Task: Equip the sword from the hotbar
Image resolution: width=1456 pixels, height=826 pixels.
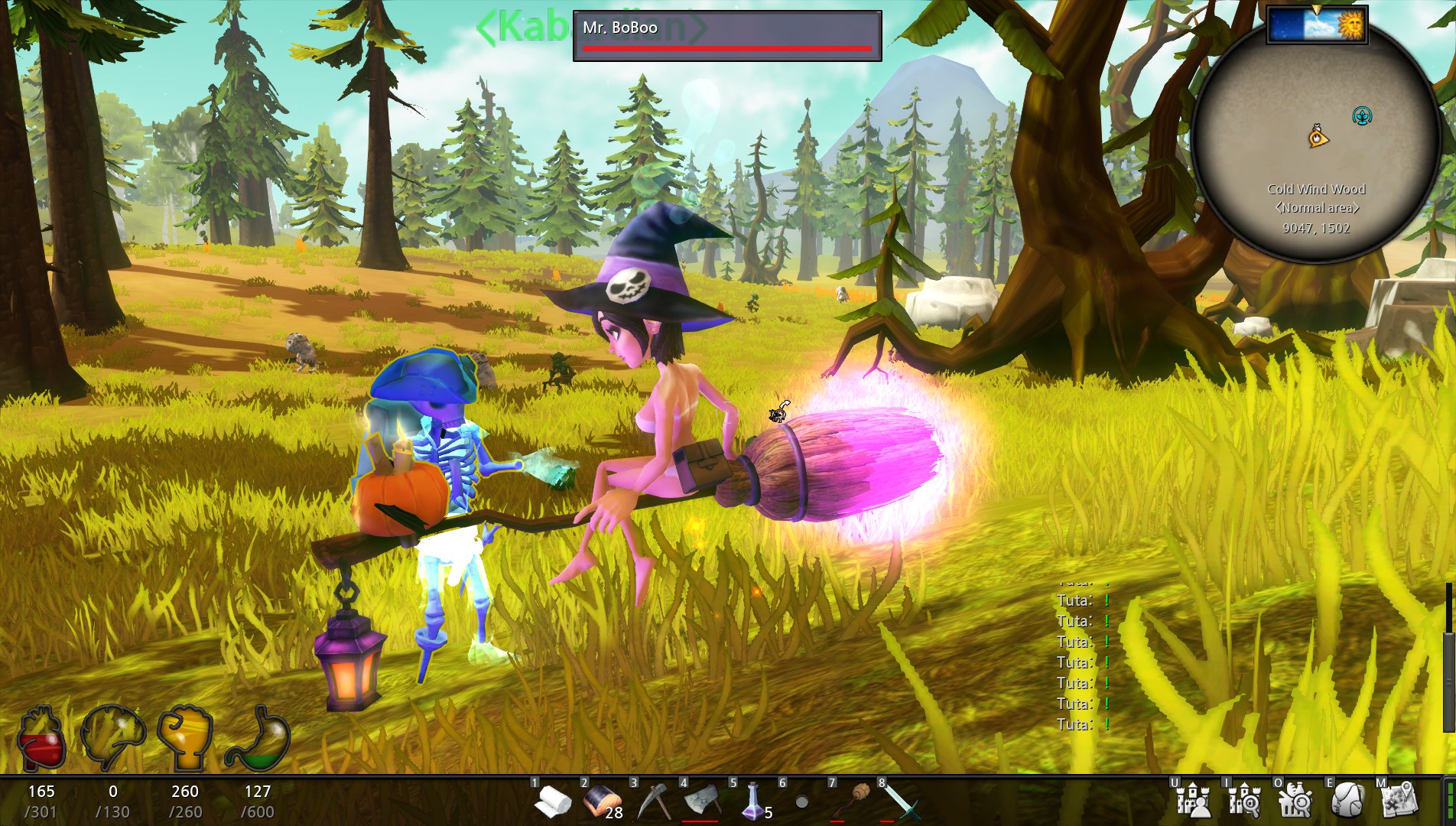Action: pyautogui.click(x=901, y=802)
